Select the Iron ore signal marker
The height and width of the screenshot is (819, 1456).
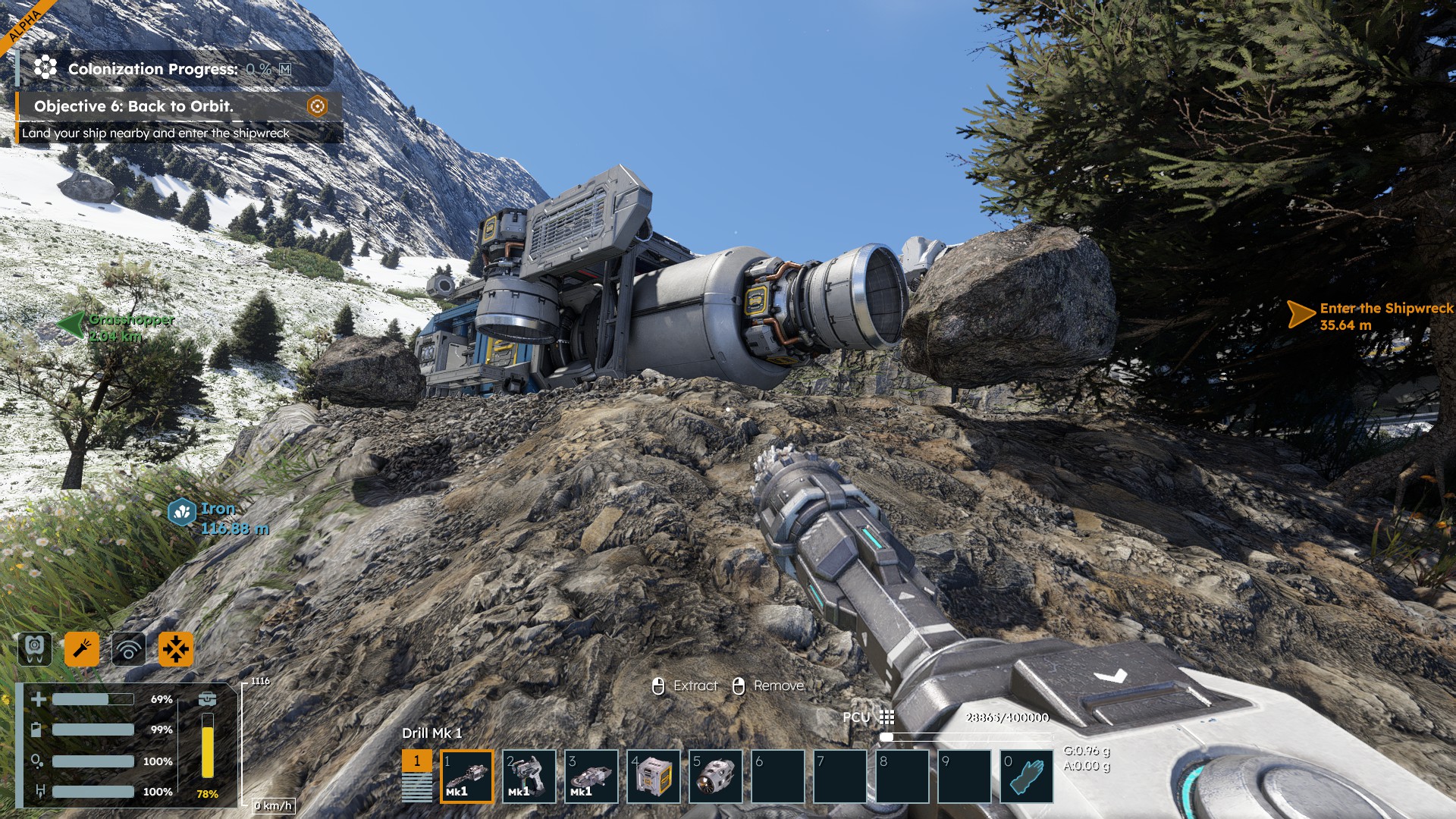coord(182,513)
